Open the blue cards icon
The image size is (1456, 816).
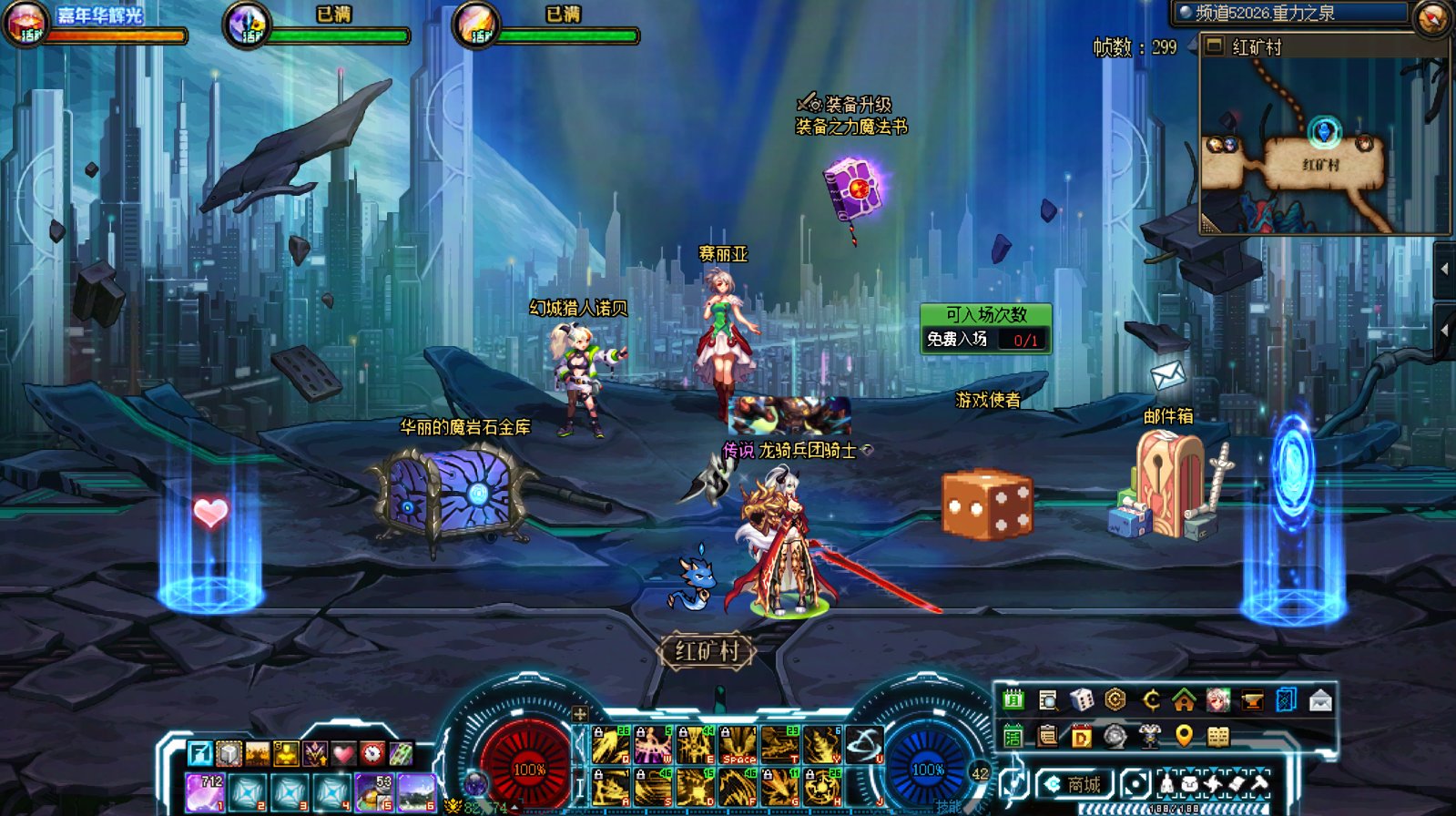[x=1286, y=699]
